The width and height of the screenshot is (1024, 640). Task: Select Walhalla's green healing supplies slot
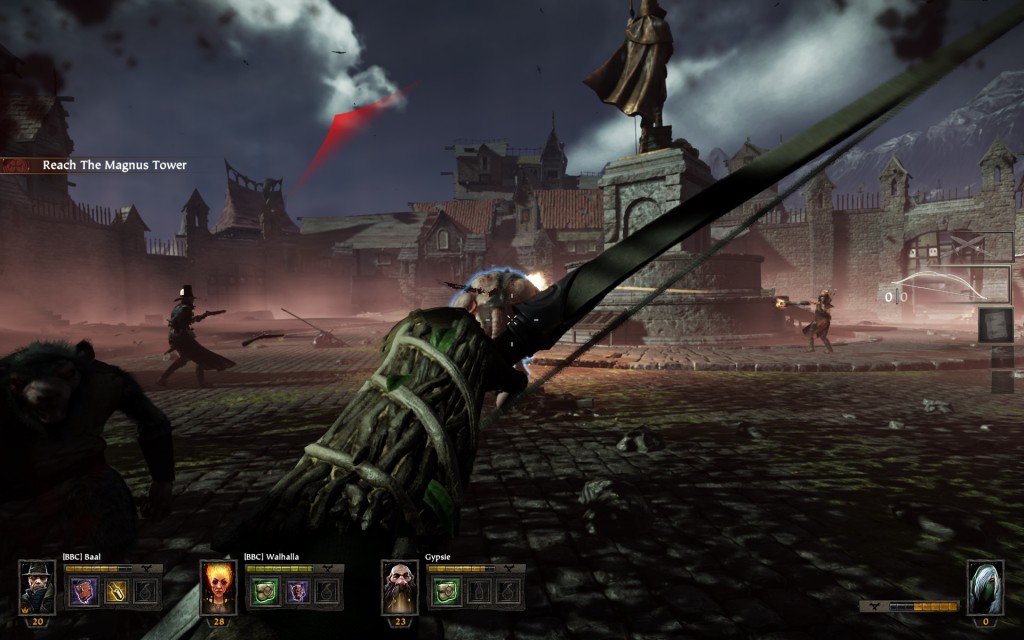coord(262,591)
